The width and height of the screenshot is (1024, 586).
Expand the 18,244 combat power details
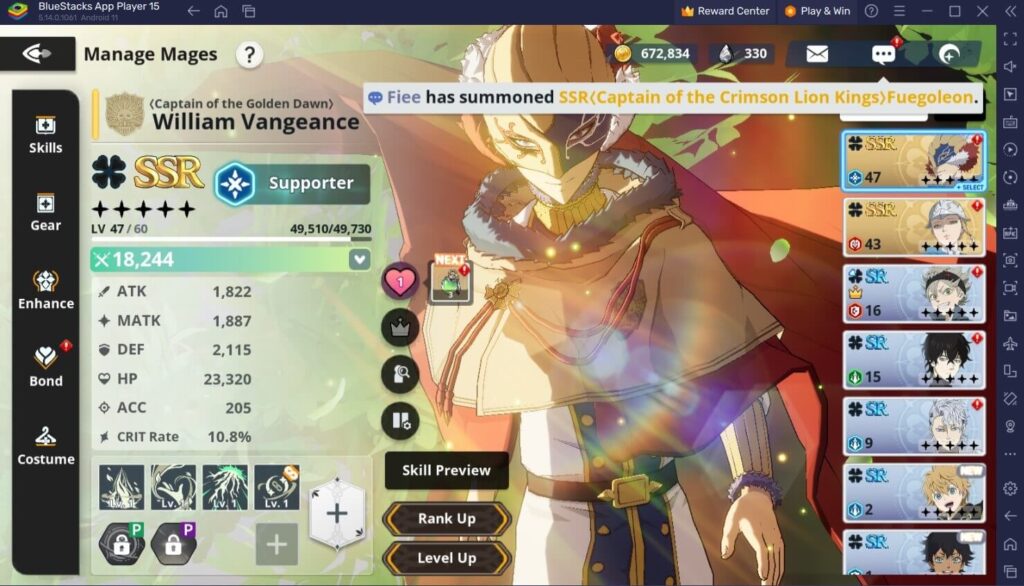click(x=359, y=260)
